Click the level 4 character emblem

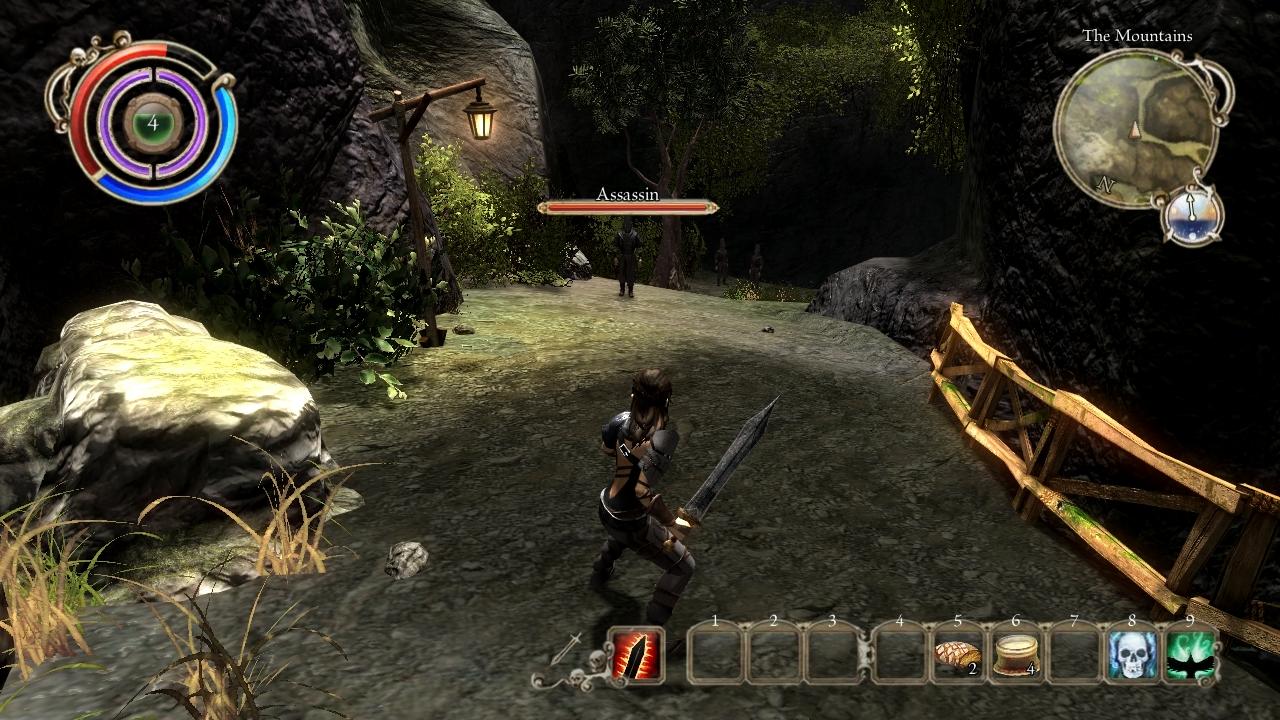[152, 123]
